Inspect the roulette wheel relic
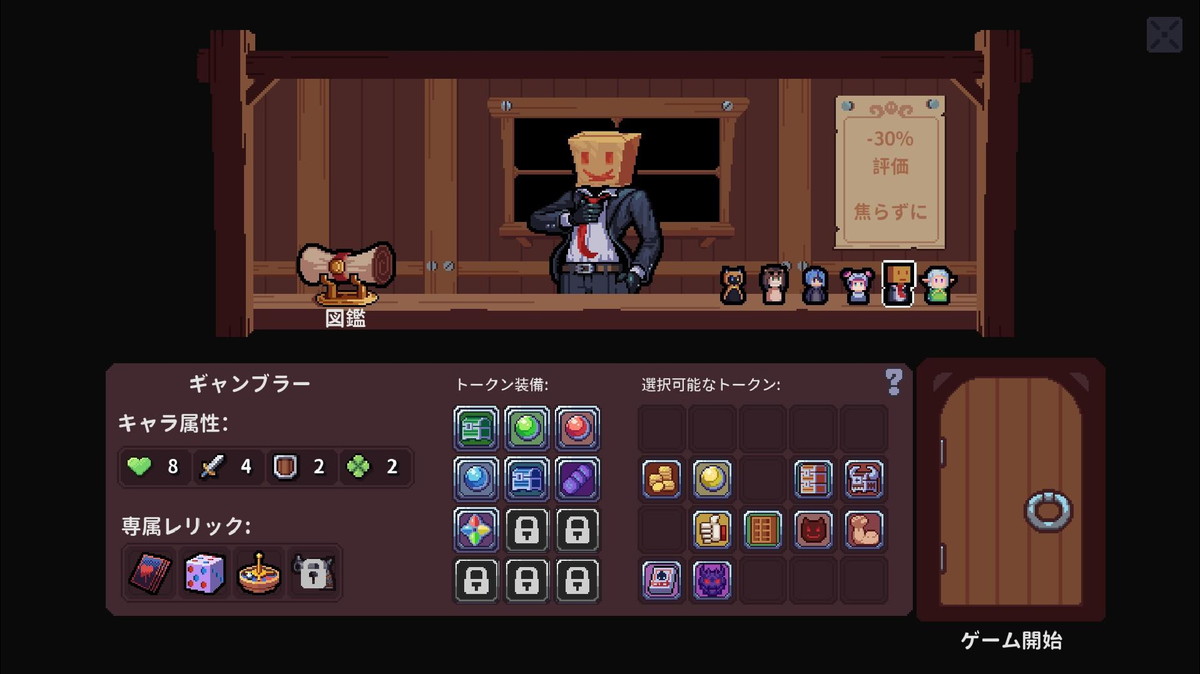1200x674 pixels. (x=257, y=573)
